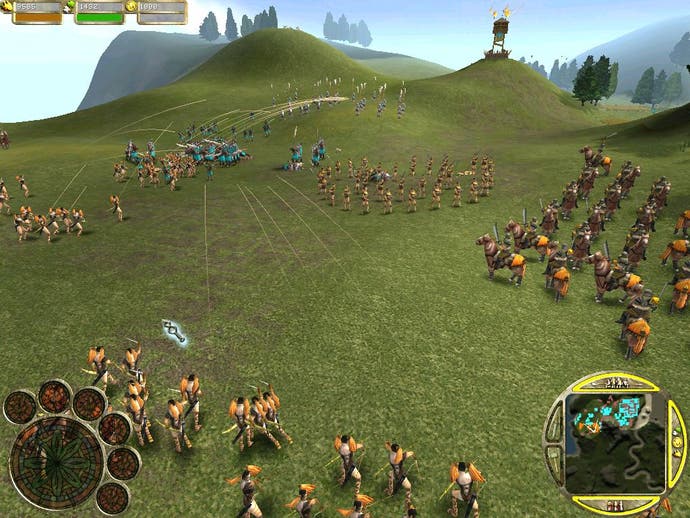The height and width of the screenshot is (518, 690).
Task: Select the figures button atop the minimap
Action: click(x=617, y=383)
